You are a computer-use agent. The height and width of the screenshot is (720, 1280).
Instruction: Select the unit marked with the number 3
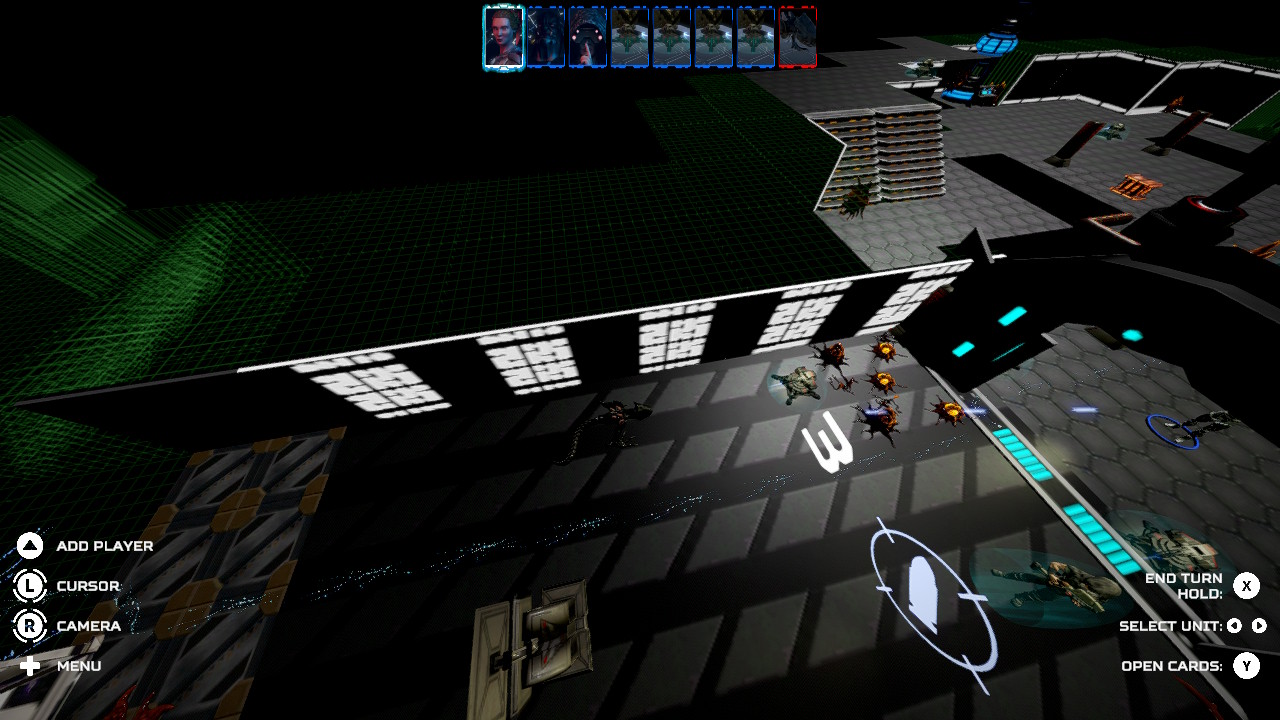[x=830, y=440]
